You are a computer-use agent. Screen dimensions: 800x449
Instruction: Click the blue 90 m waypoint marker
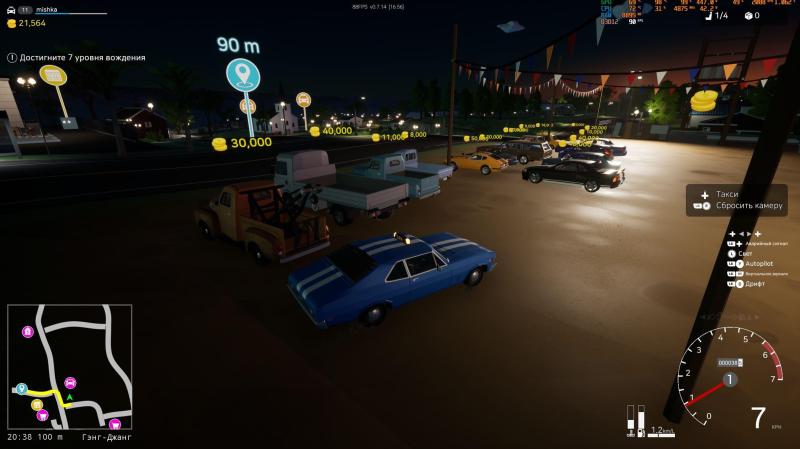(242, 74)
